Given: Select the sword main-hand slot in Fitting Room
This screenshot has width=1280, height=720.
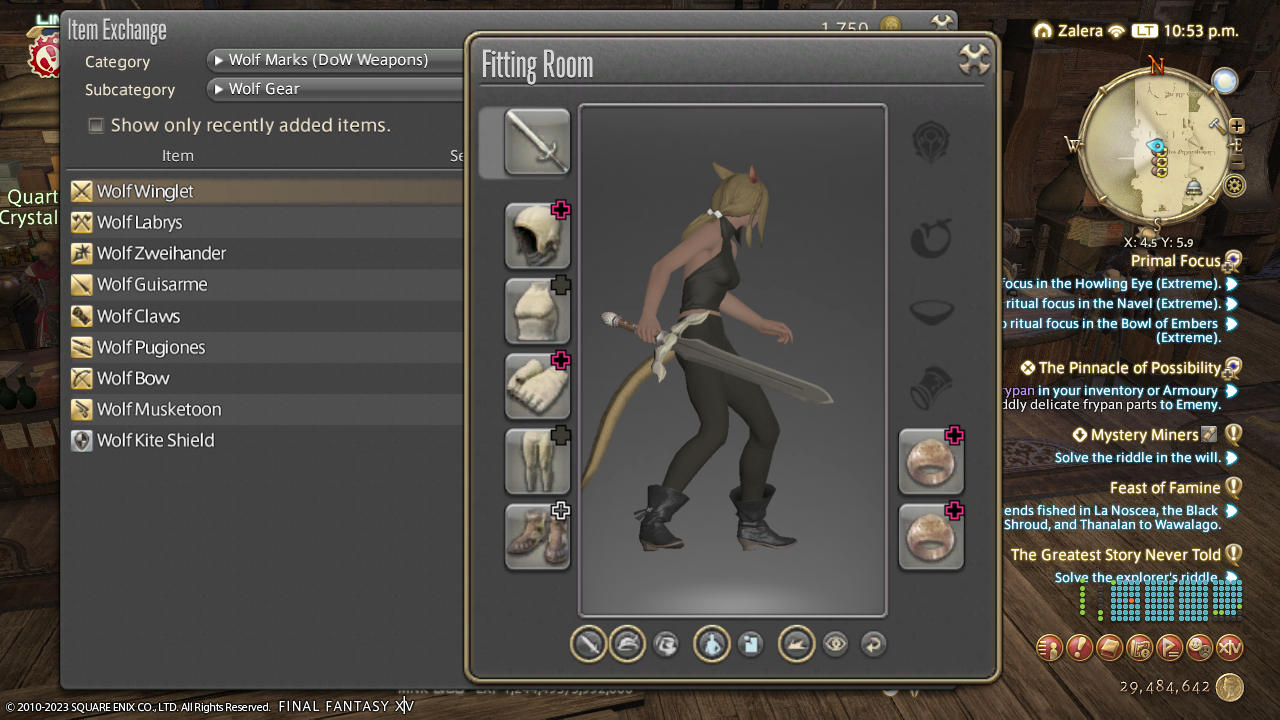Looking at the screenshot, I should point(537,142).
